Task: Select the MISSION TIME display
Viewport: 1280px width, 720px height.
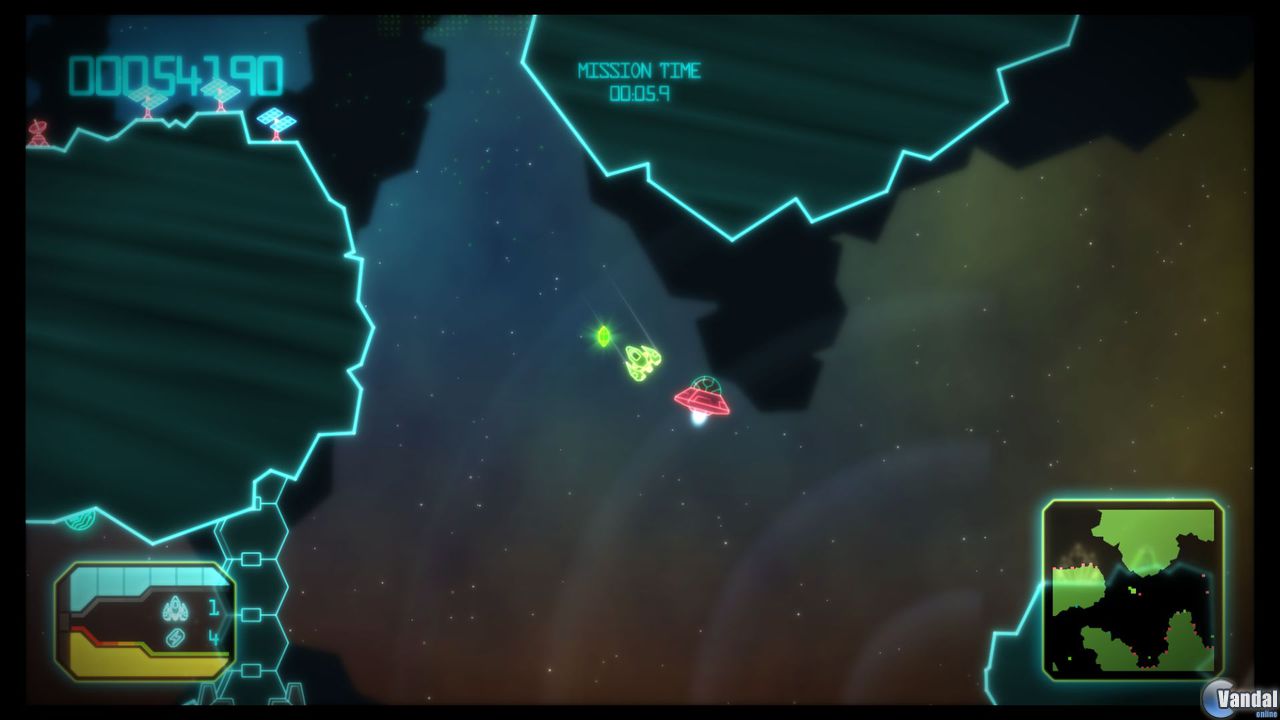Action: click(640, 70)
